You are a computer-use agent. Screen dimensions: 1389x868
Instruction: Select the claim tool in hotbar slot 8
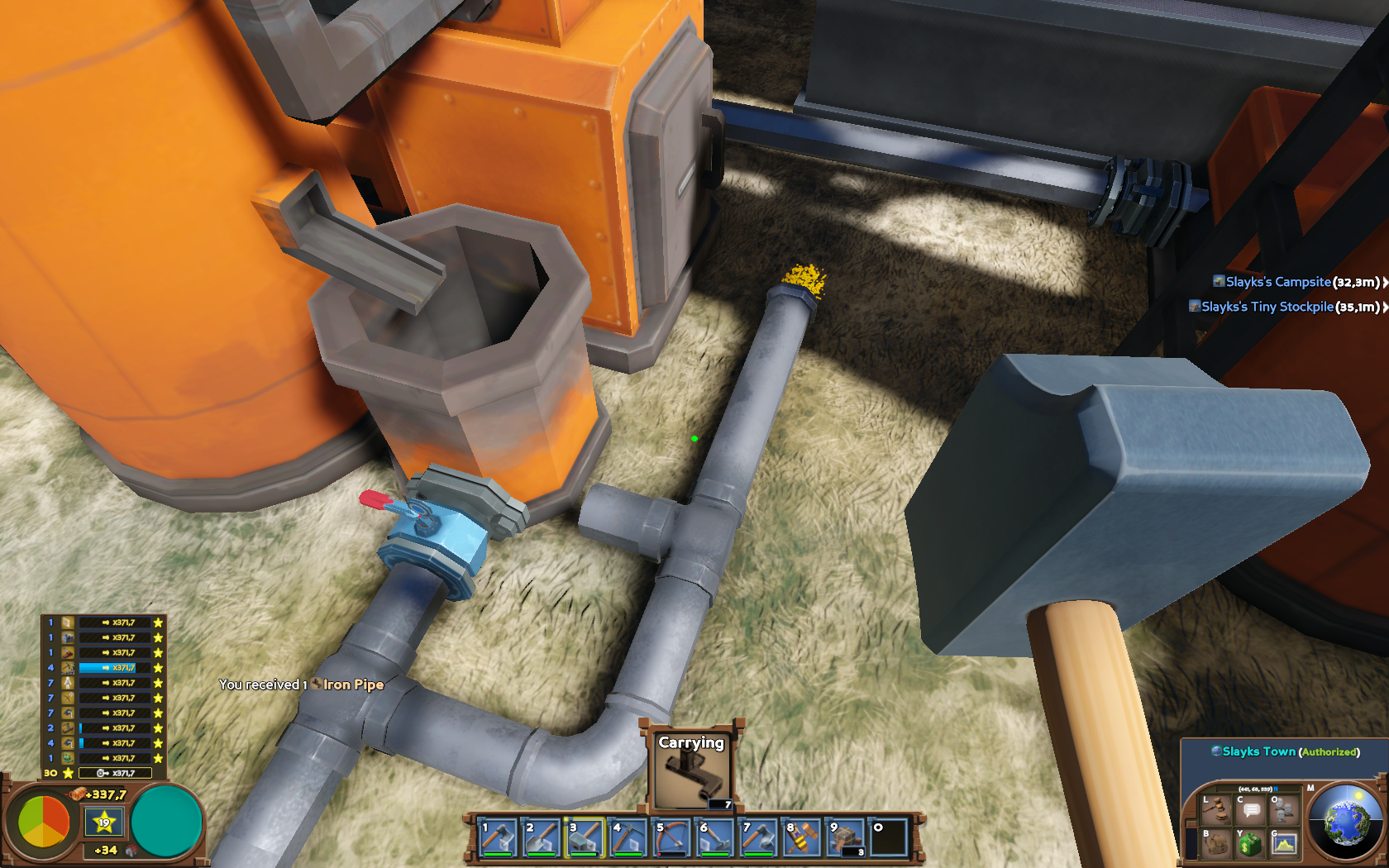802,837
